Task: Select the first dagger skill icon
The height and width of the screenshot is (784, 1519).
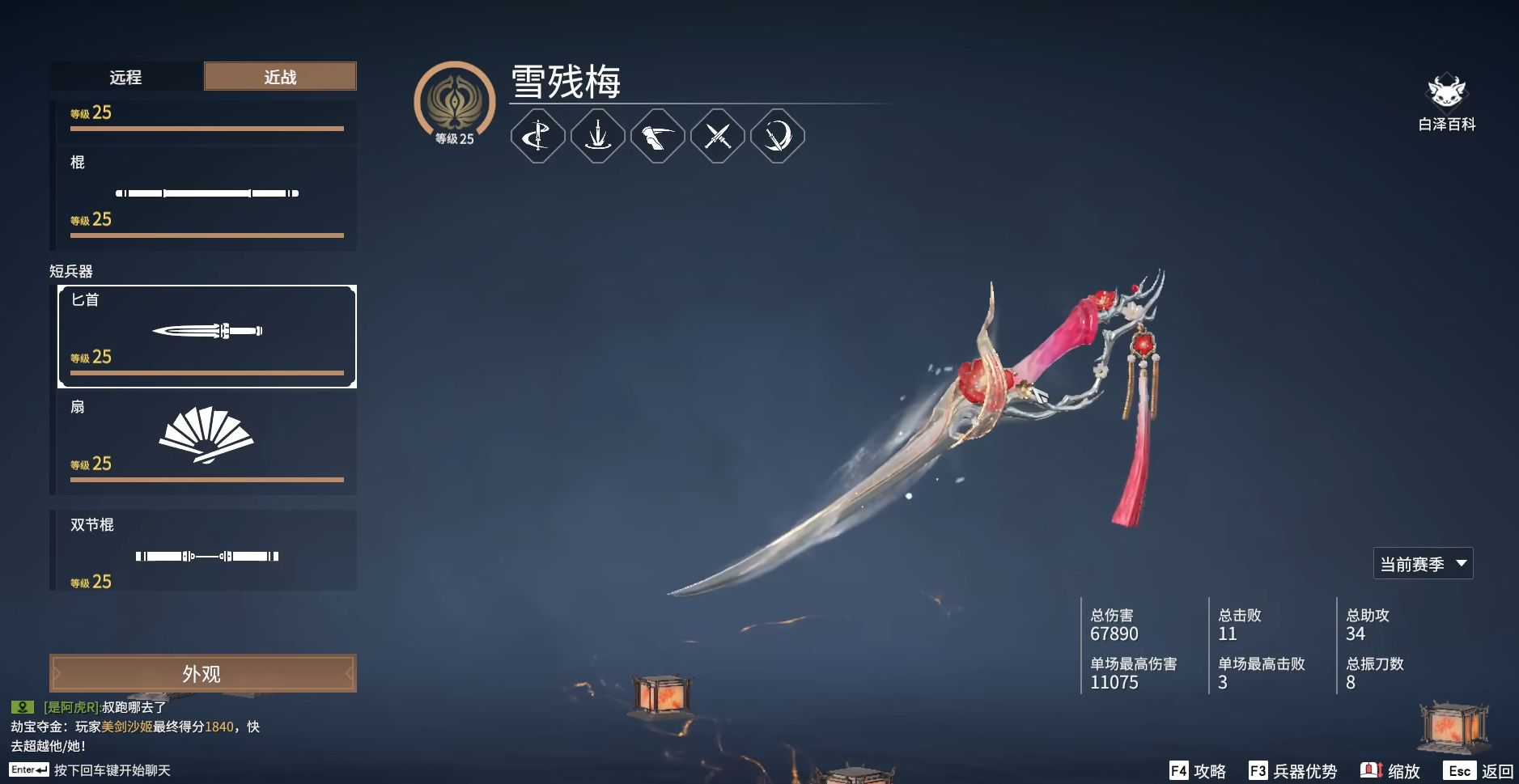Action: click(538, 136)
